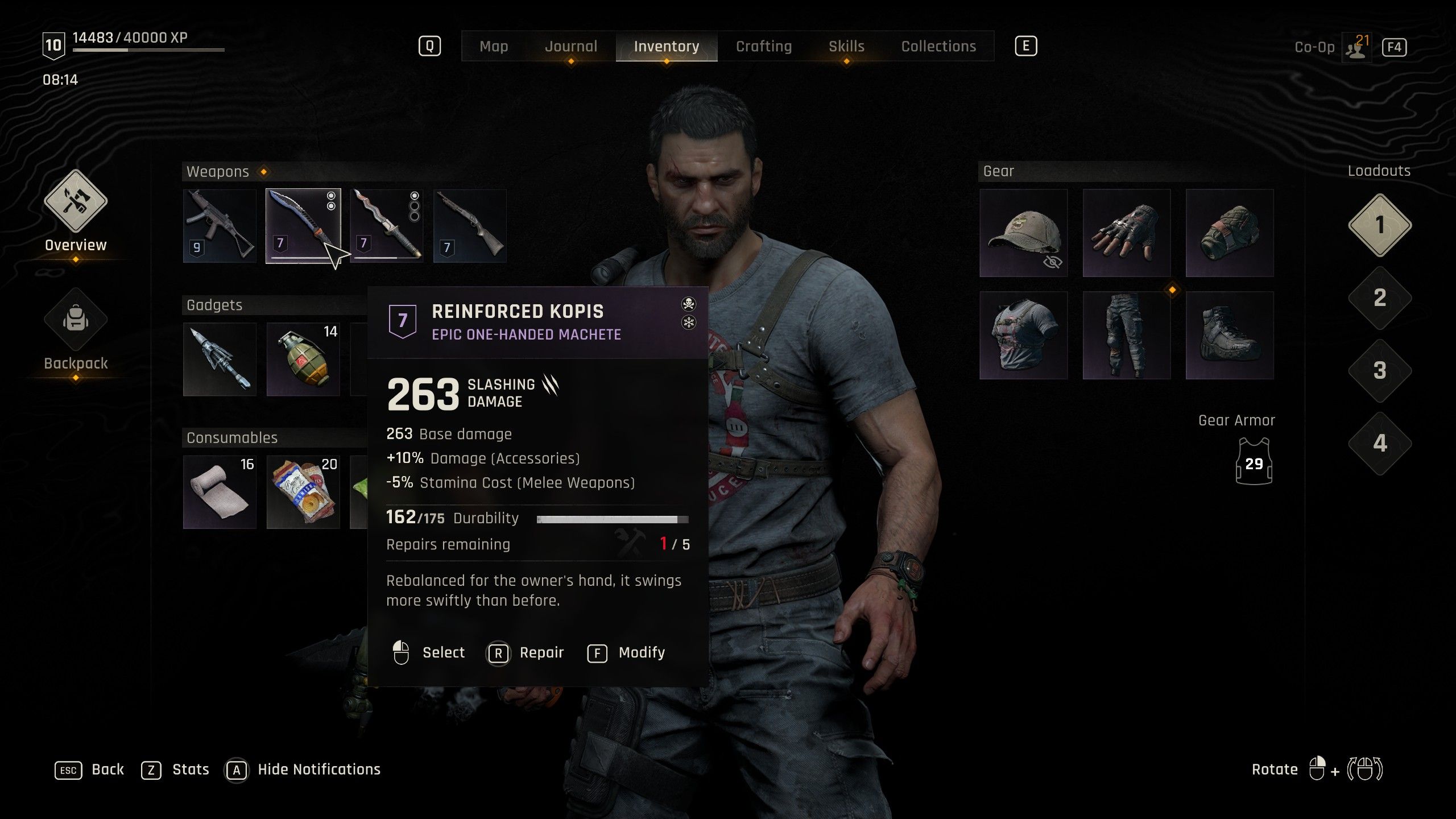Switch to loadout 2
Viewport: 1456px width, 819px height.
(1380, 298)
